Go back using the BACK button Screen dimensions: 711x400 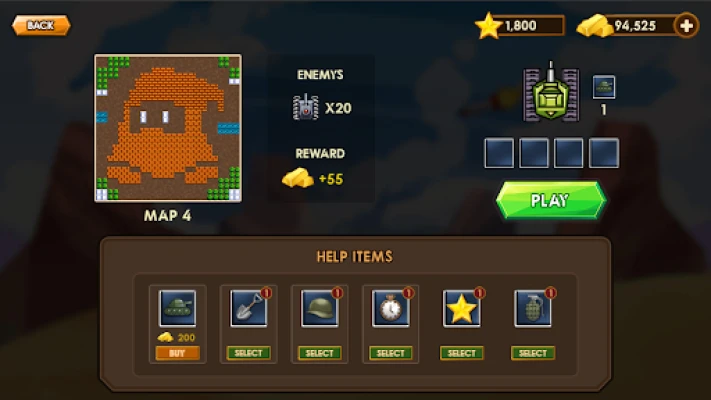tap(40, 25)
